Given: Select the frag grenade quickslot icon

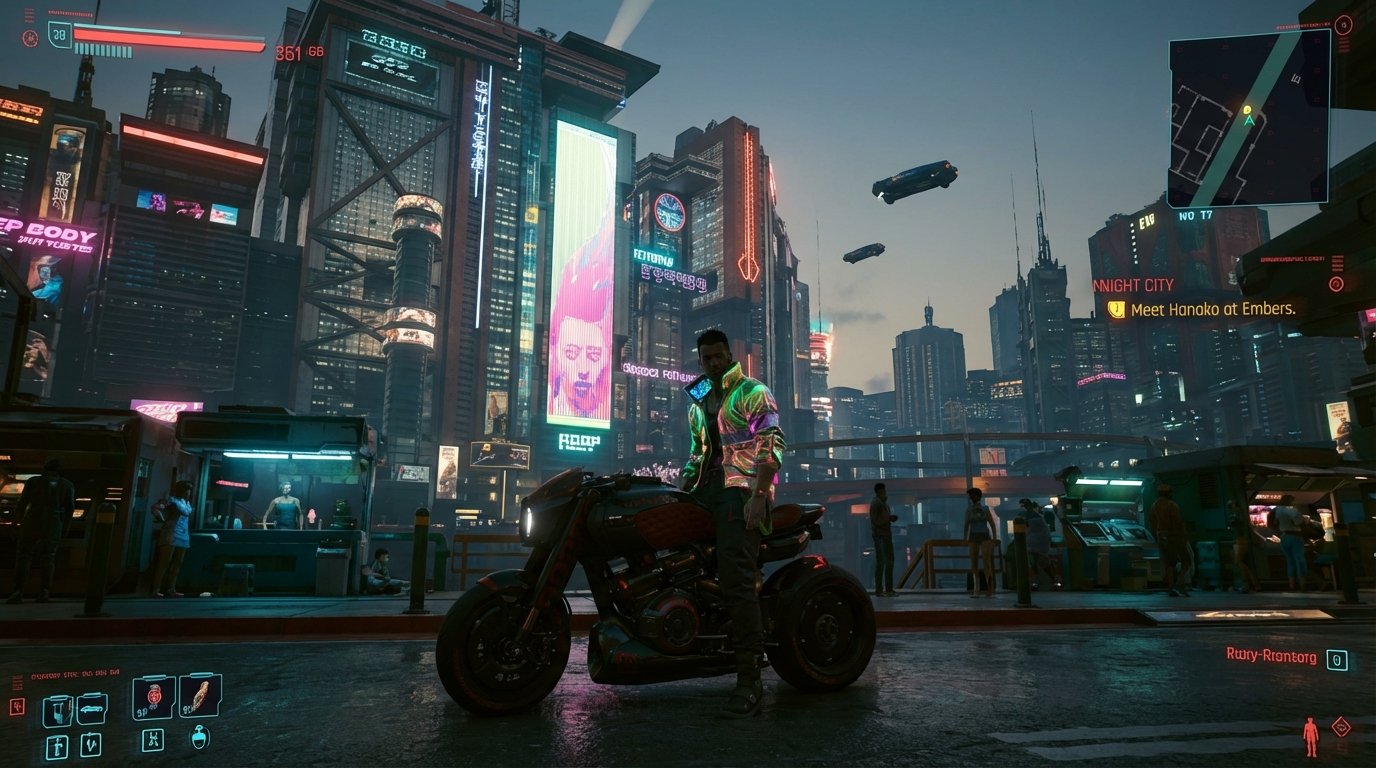Looking at the screenshot, I should [153, 696].
